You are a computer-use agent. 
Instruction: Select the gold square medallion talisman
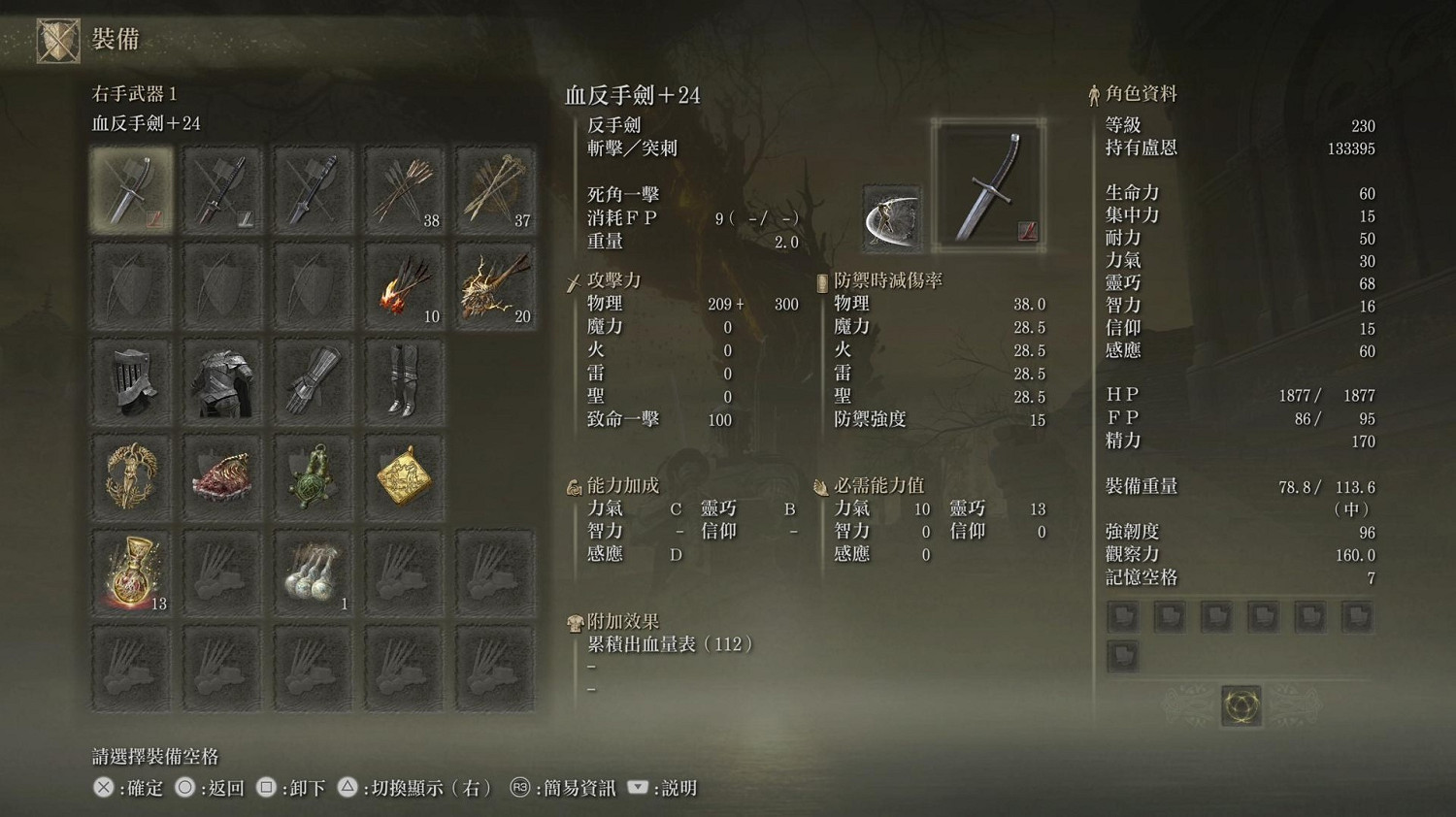coord(404,474)
